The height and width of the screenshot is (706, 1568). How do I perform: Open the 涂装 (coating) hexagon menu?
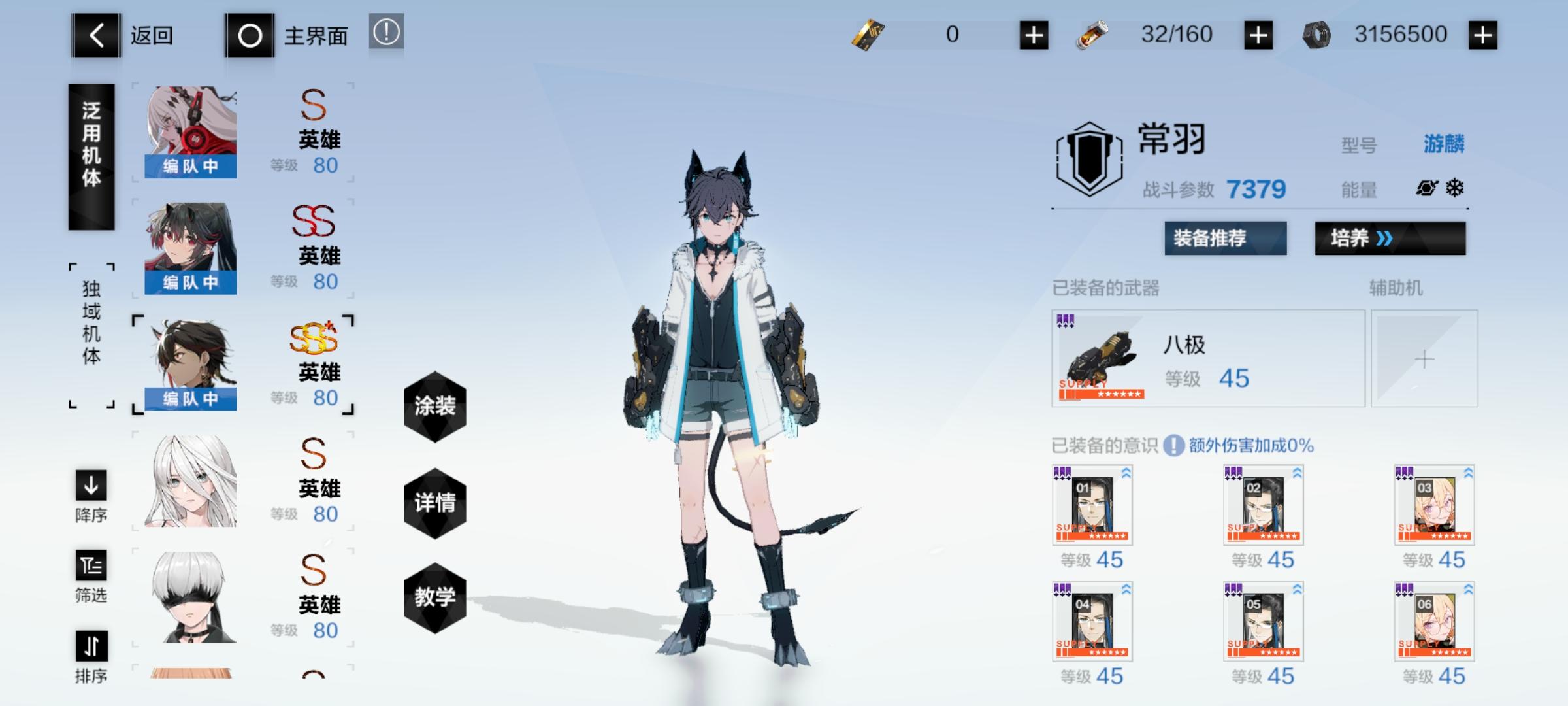[435, 405]
